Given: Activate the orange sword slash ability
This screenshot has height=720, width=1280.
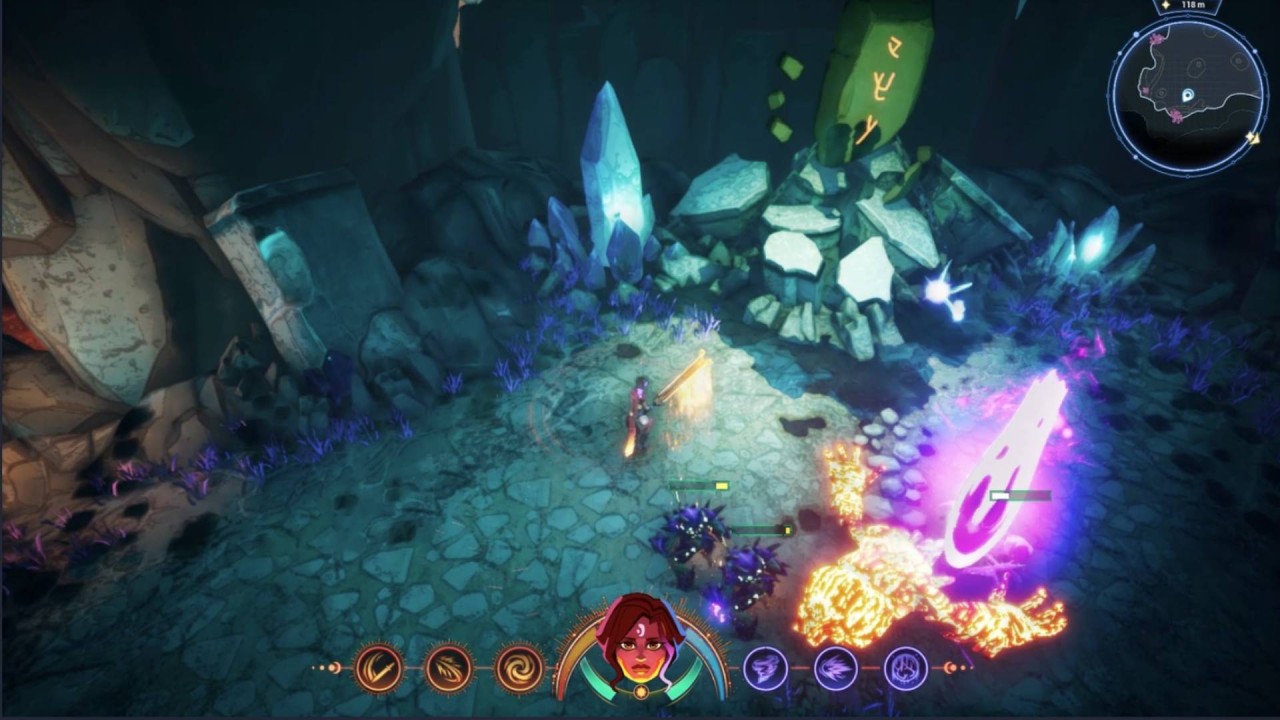Looking at the screenshot, I should pyautogui.click(x=379, y=667).
